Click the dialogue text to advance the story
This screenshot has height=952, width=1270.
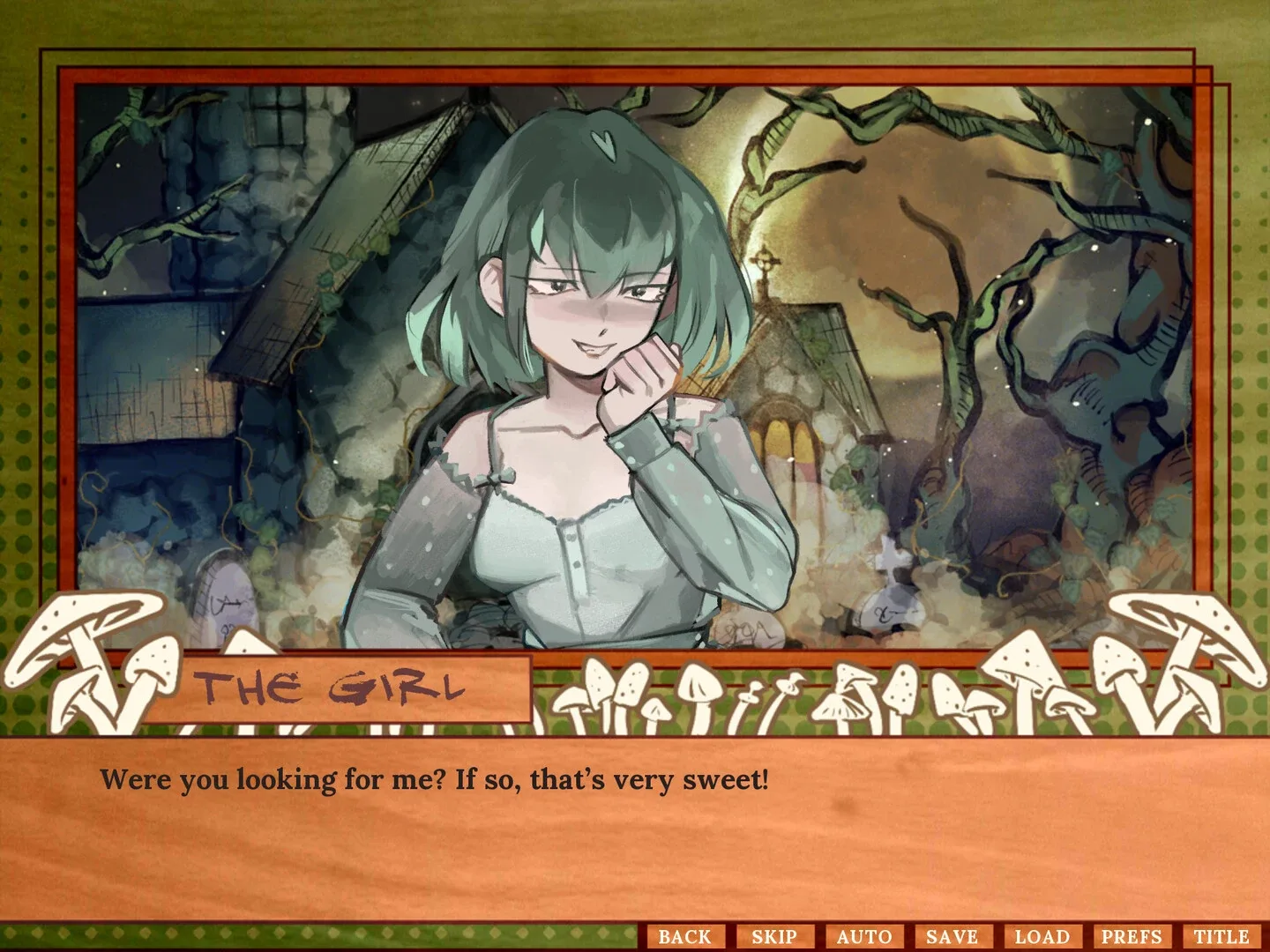tap(436, 778)
